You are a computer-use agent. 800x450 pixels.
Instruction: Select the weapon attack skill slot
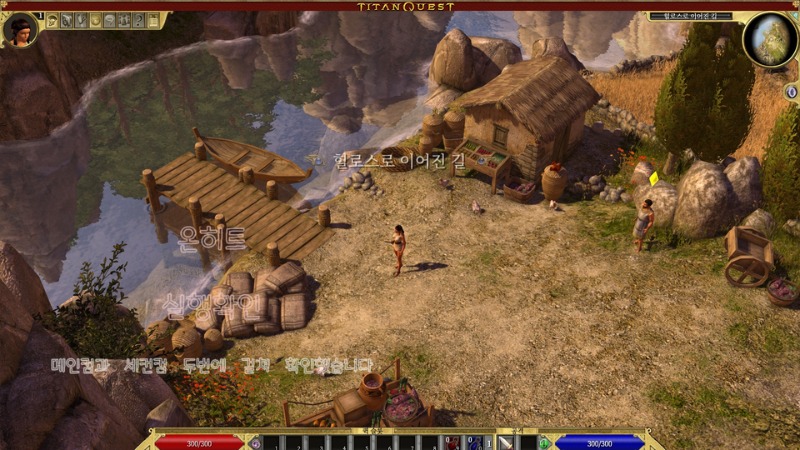tap(506, 442)
